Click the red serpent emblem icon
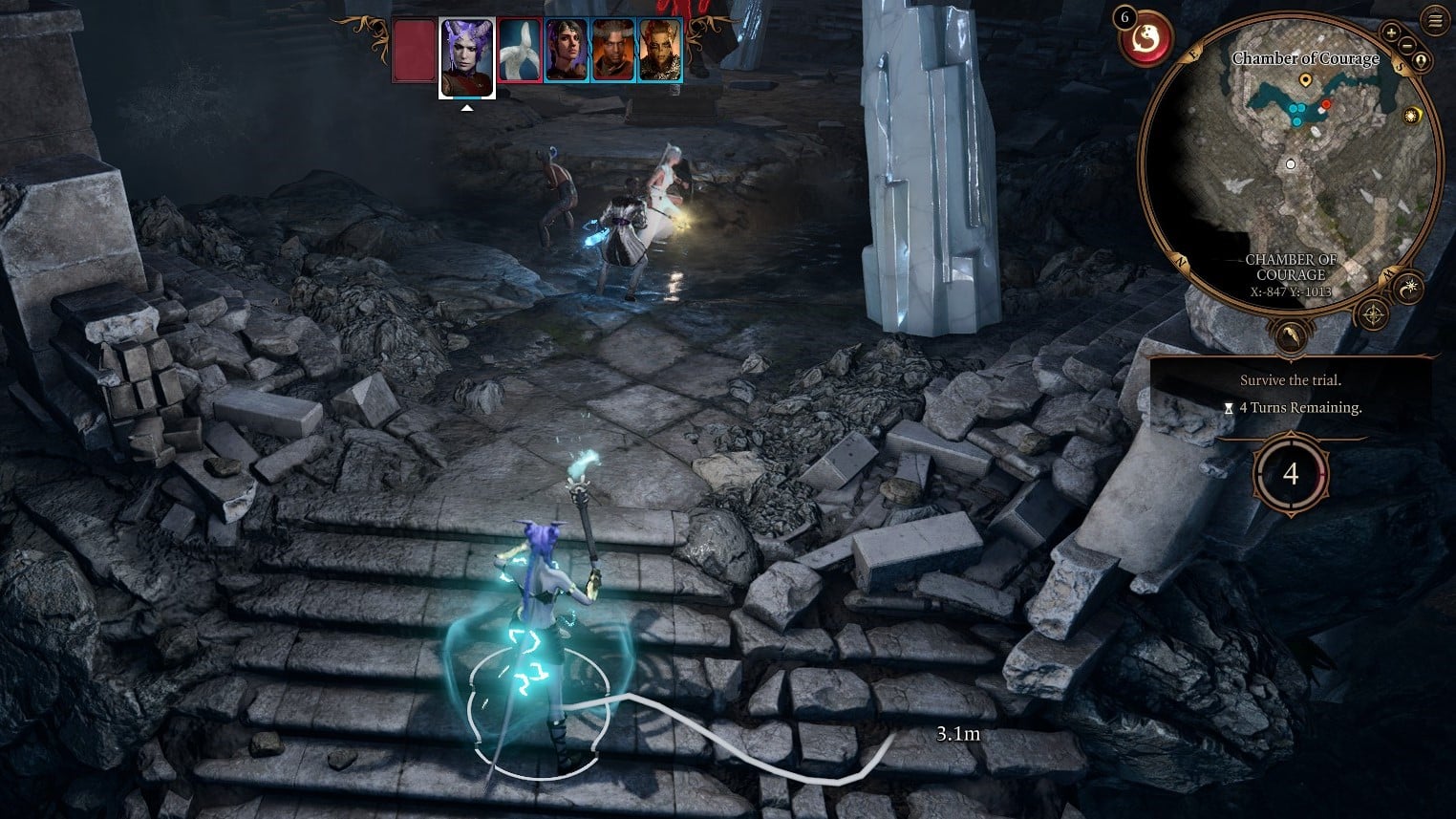Viewport: 1456px width, 819px height. pos(1145,40)
